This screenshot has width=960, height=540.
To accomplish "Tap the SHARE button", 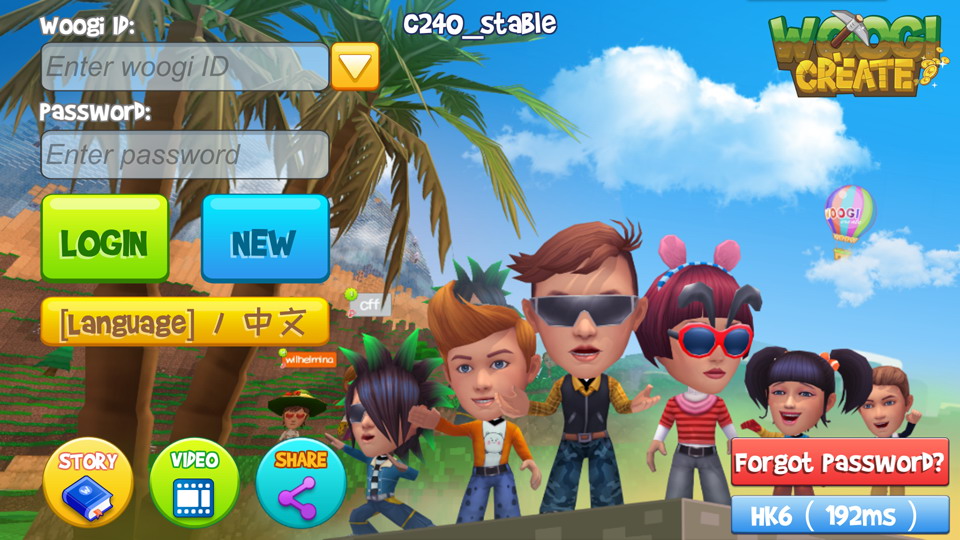I will click(301, 482).
